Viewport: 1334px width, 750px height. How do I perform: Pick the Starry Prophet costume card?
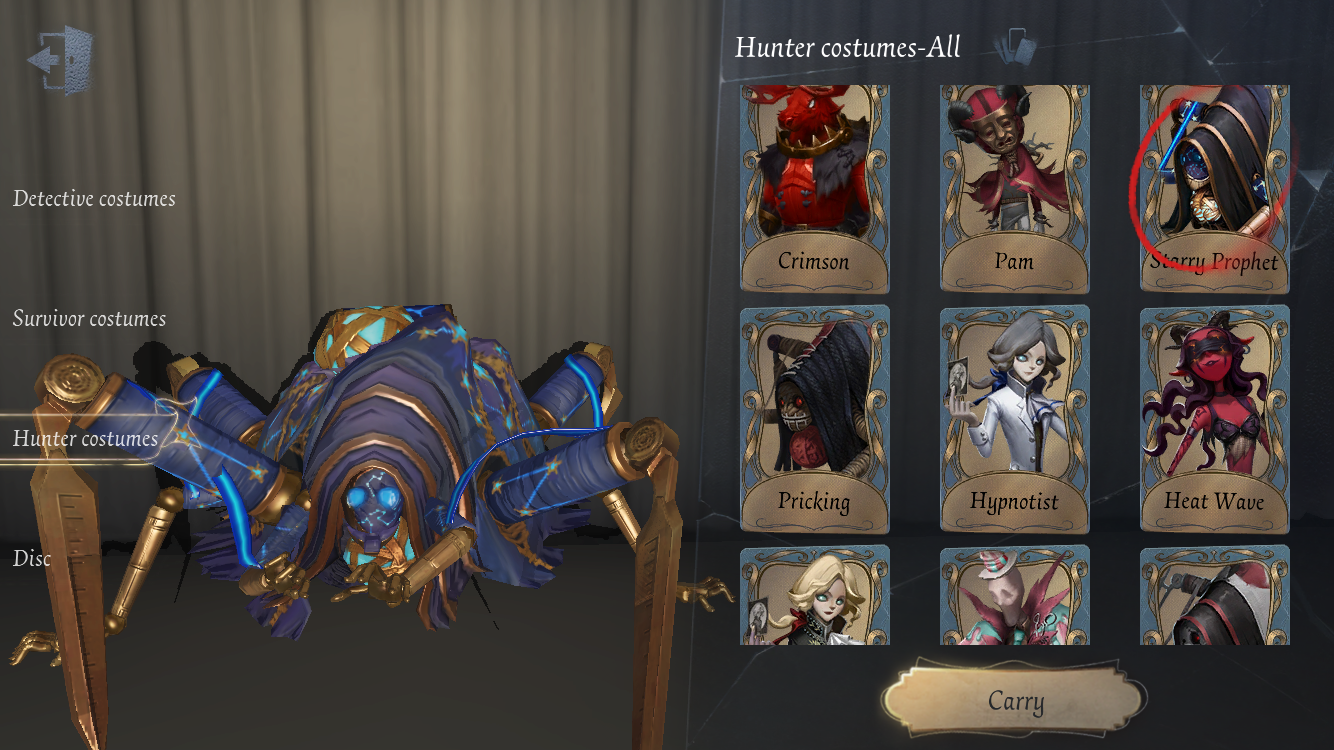1214,189
